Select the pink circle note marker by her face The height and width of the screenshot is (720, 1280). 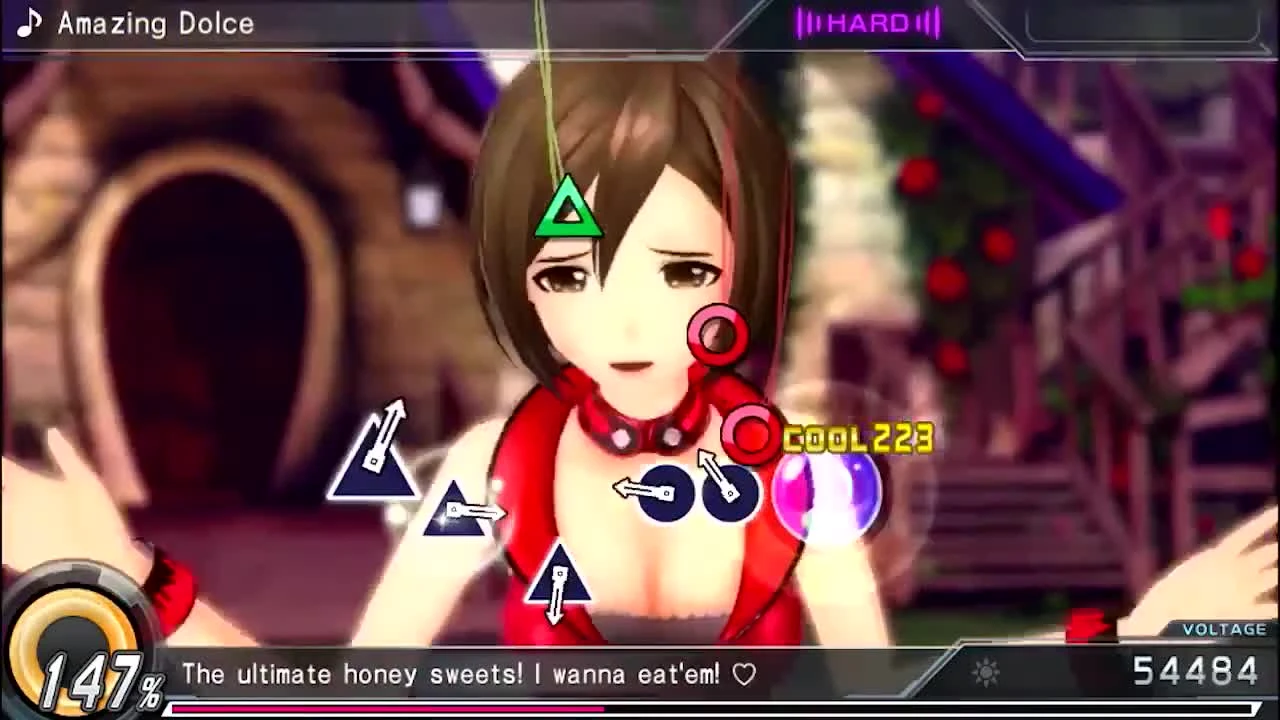click(716, 333)
